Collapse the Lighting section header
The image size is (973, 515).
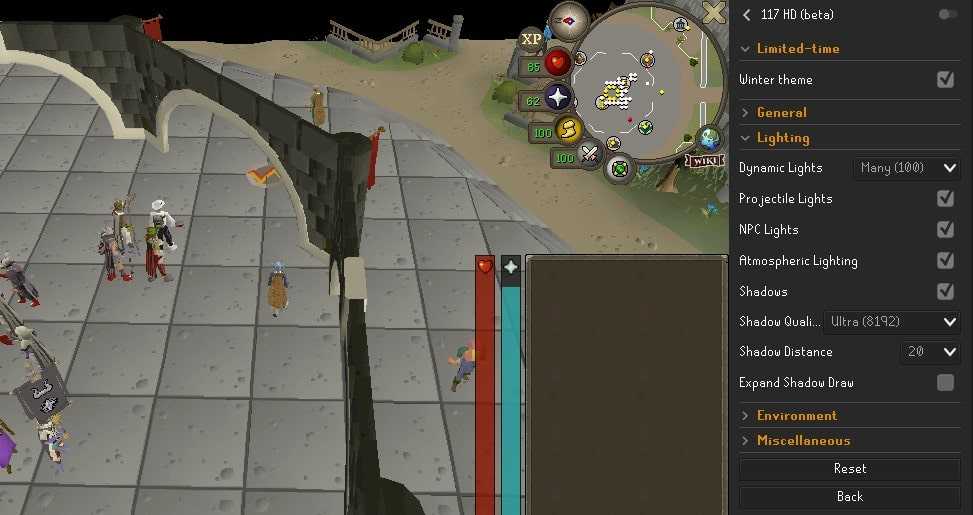point(782,138)
